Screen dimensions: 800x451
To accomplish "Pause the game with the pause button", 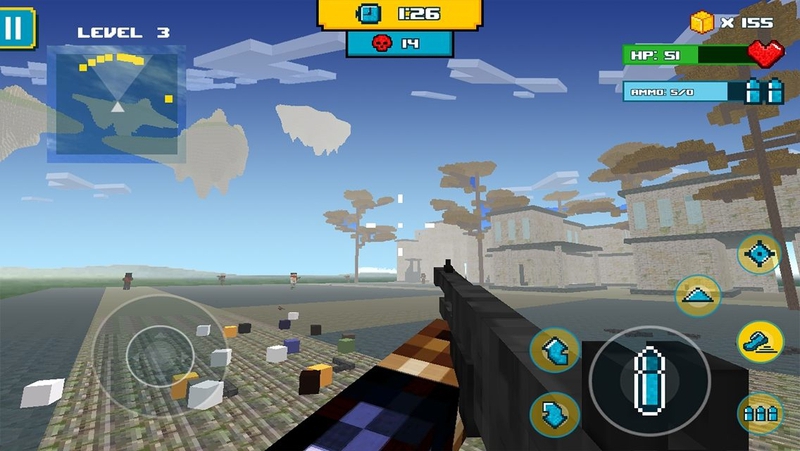I will (x=15, y=26).
